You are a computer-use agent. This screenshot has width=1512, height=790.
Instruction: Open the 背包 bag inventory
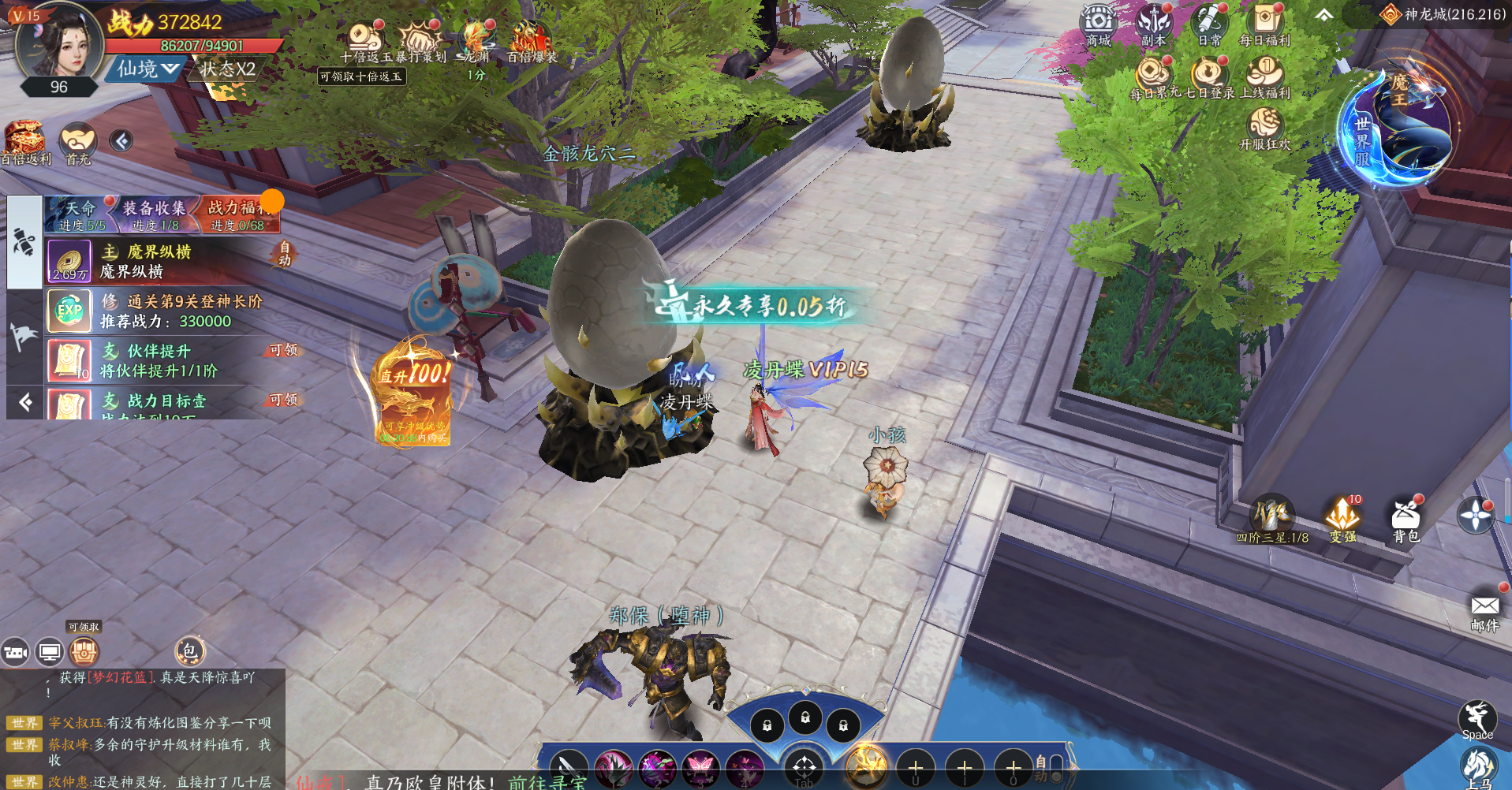click(1406, 519)
